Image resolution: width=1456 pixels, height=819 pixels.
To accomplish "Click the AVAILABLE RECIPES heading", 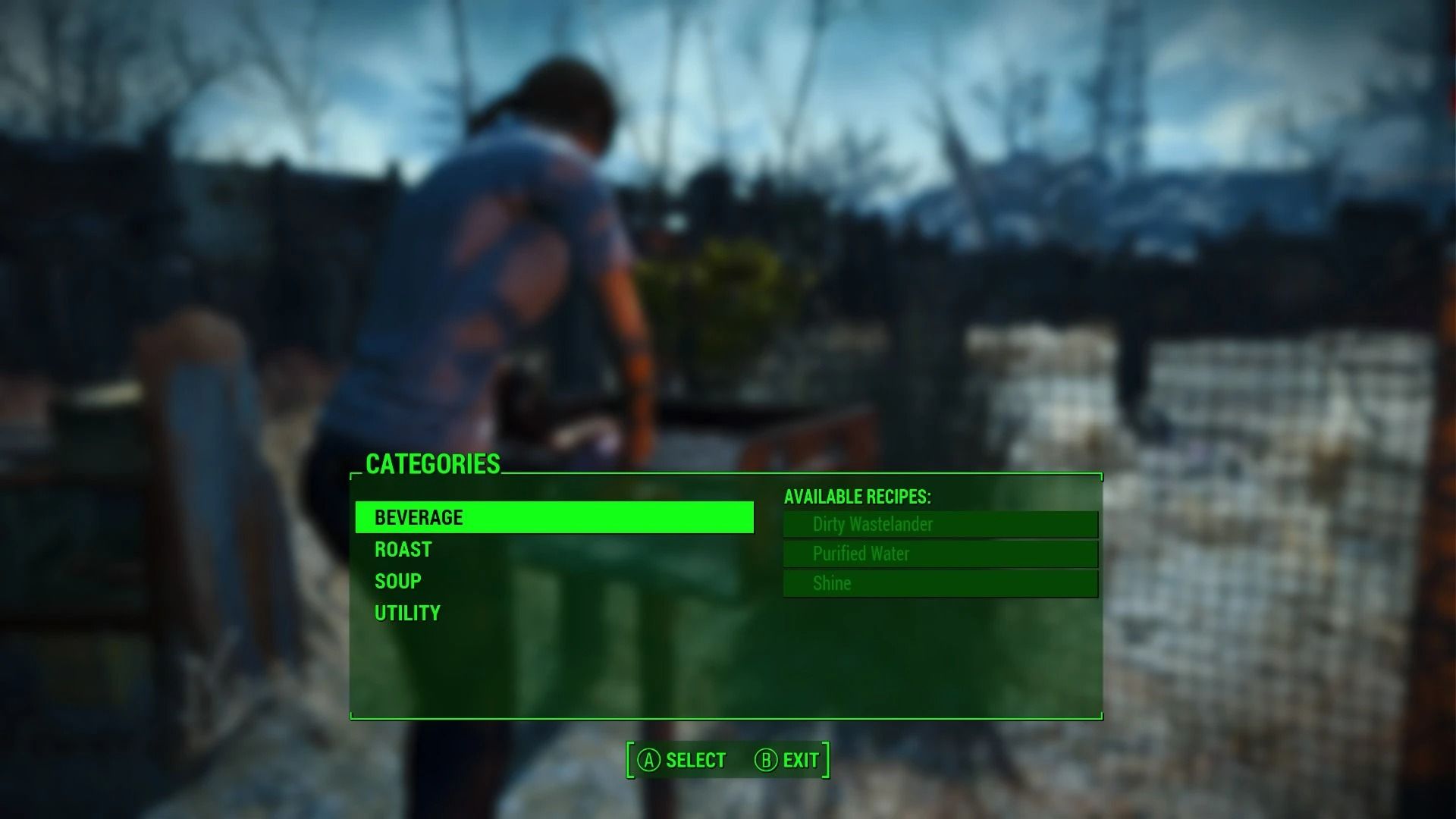I will point(858,497).
